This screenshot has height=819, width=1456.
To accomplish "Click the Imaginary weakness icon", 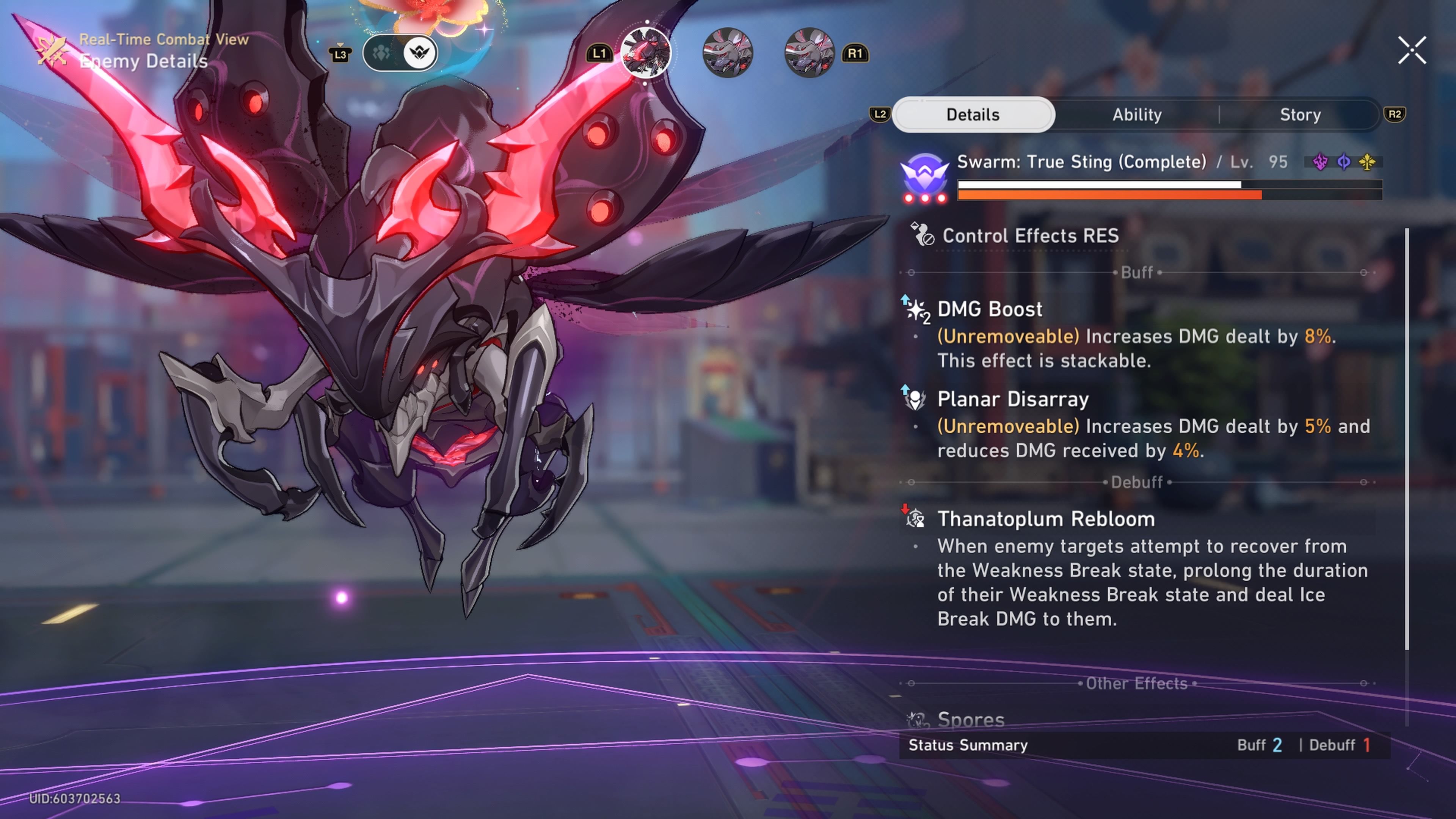I will [x=1368, y=162].
